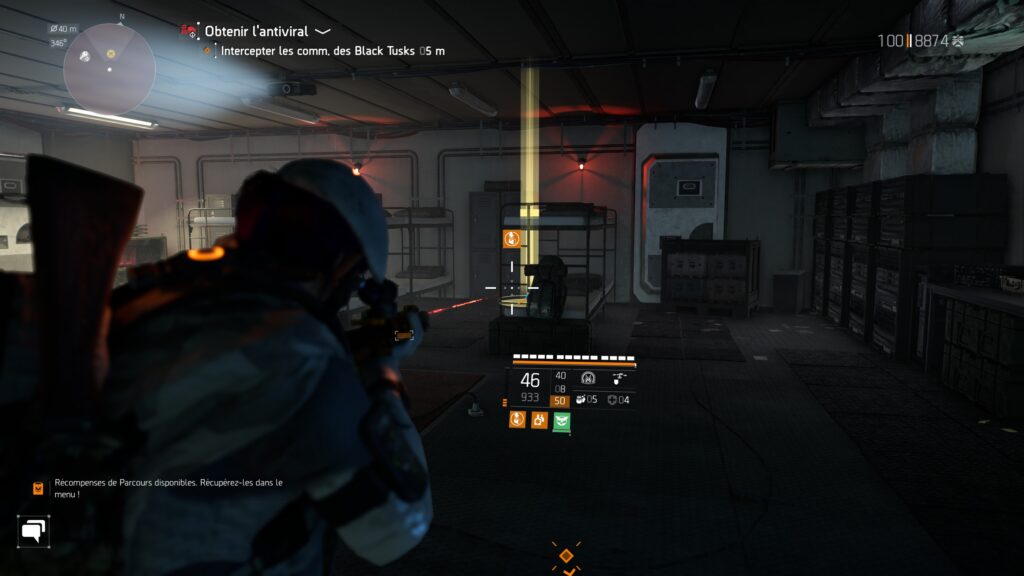The width and height of the screenshot is (1024, 576).
Task: Open the chat bubble icon
Action: click(x=33, y=531)
